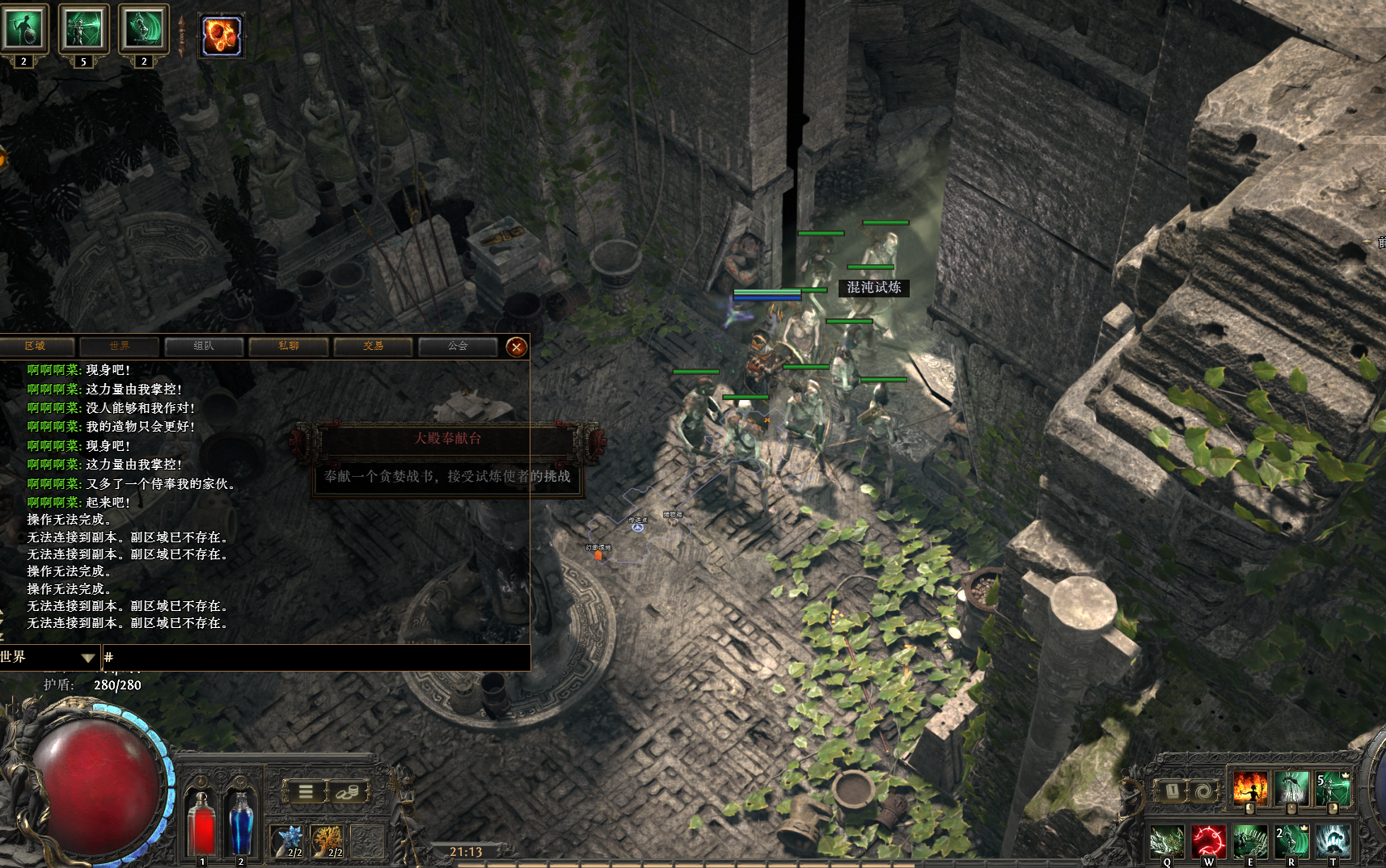Activate the fire wall skill

click(1249, 788)
